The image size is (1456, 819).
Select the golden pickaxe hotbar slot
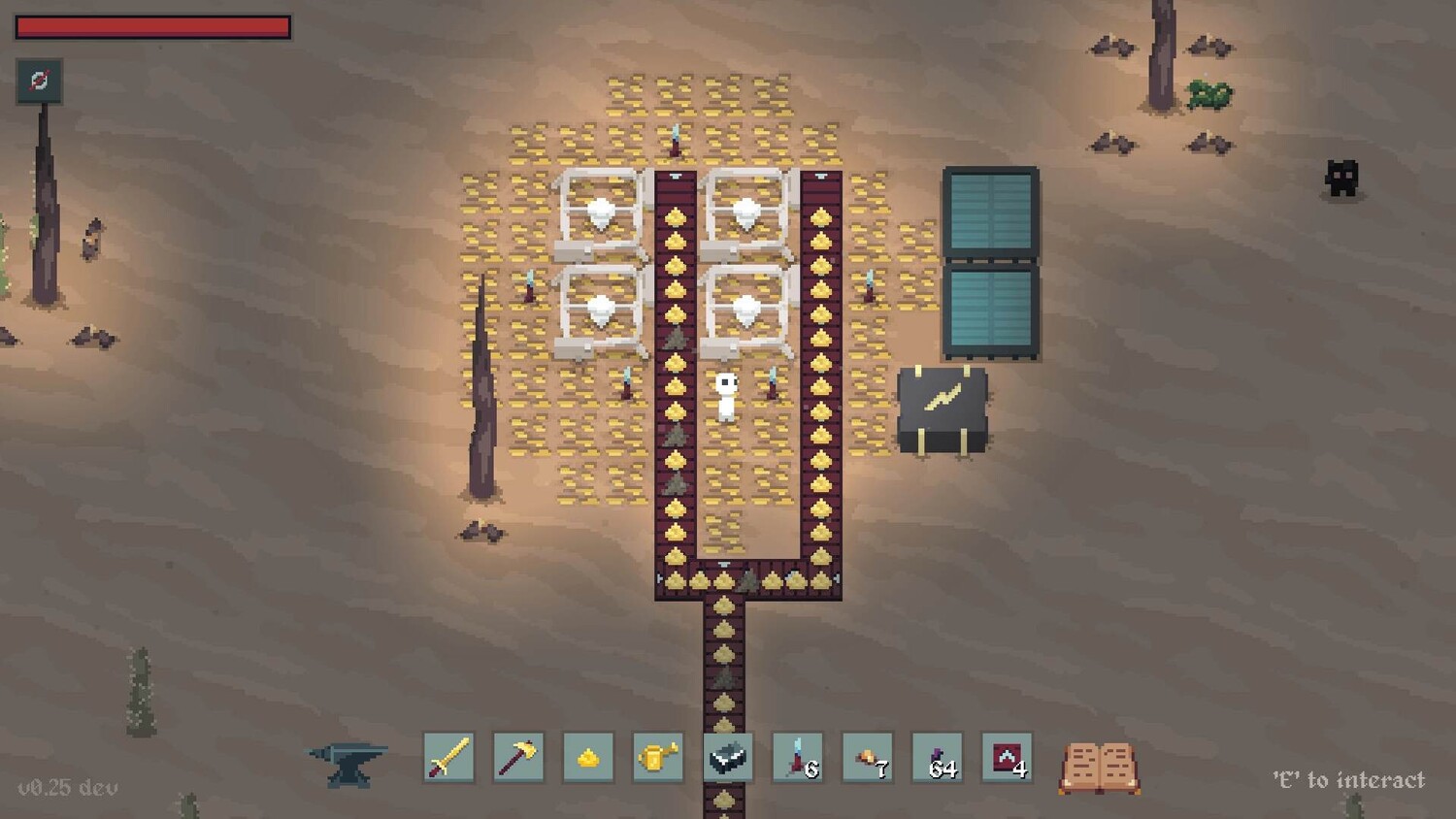tap(518, 758)
